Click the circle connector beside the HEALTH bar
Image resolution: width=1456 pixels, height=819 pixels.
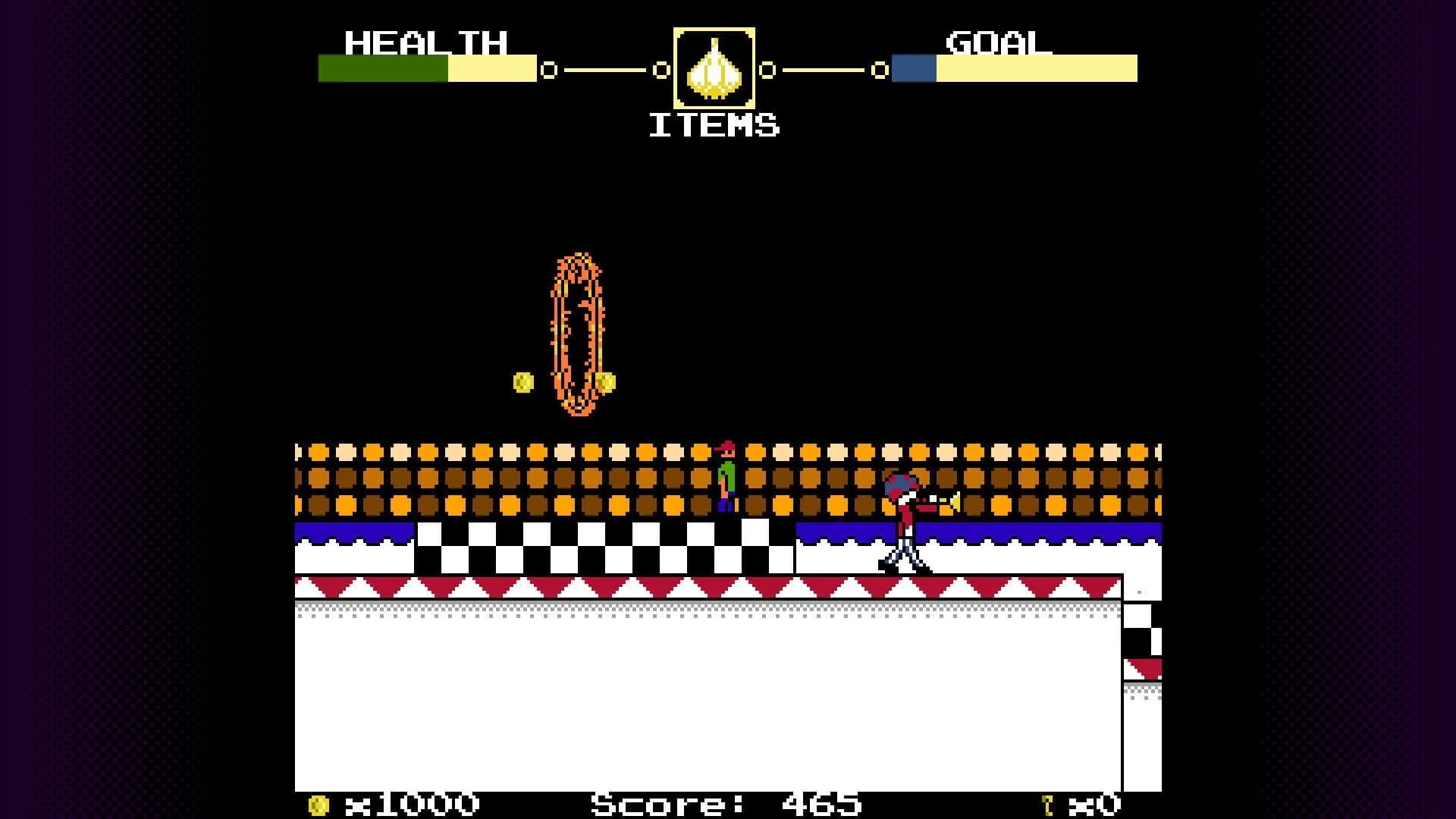coord(548,71)
